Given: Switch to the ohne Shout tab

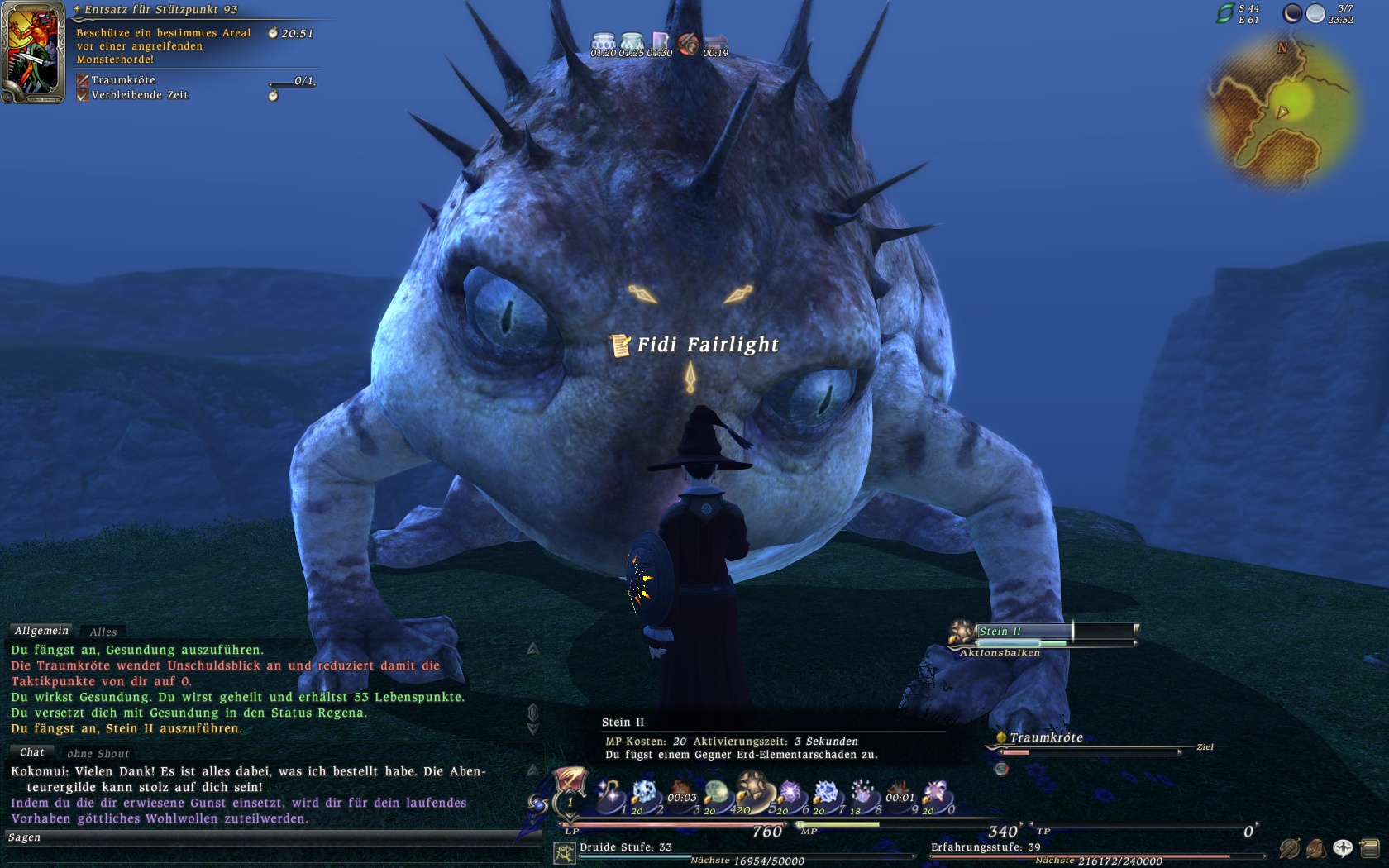Looking at the screenshot, I should [x=98, y=753].
